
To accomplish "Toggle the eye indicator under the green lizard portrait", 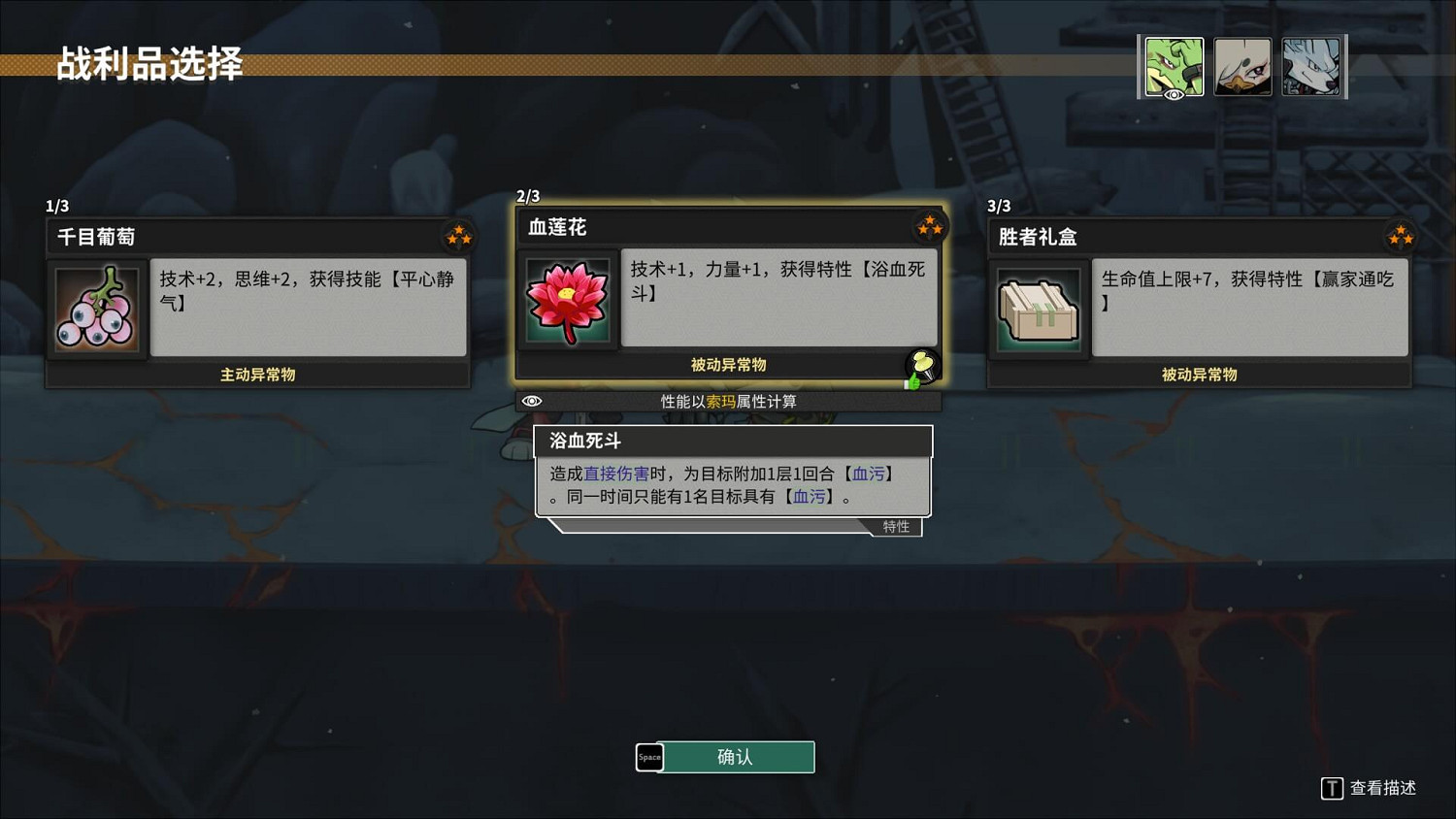I will tap(1175, 94).
